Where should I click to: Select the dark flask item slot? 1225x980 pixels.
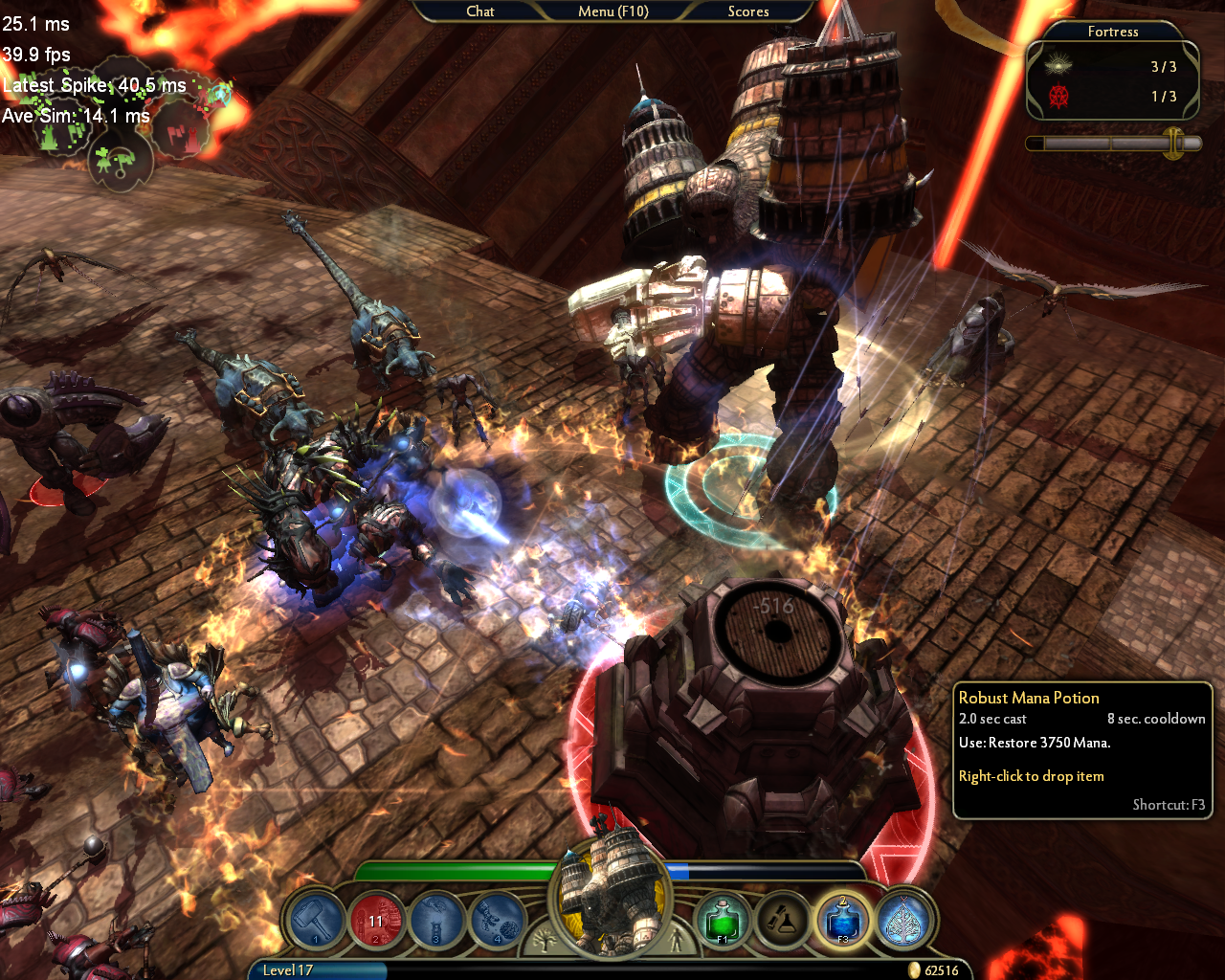coord(783,921)
